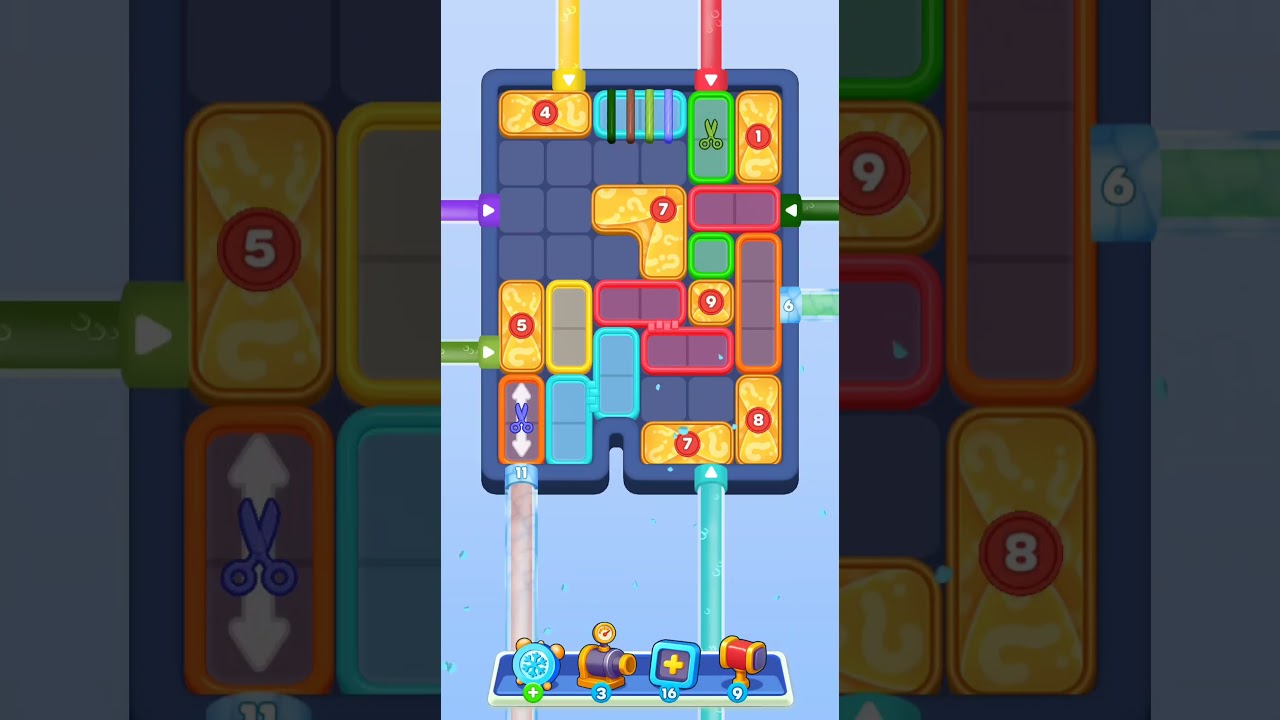Tap the purple scissors block with arrows
The width and height of the screenshot is (1280, 720).
click(522, 420)
